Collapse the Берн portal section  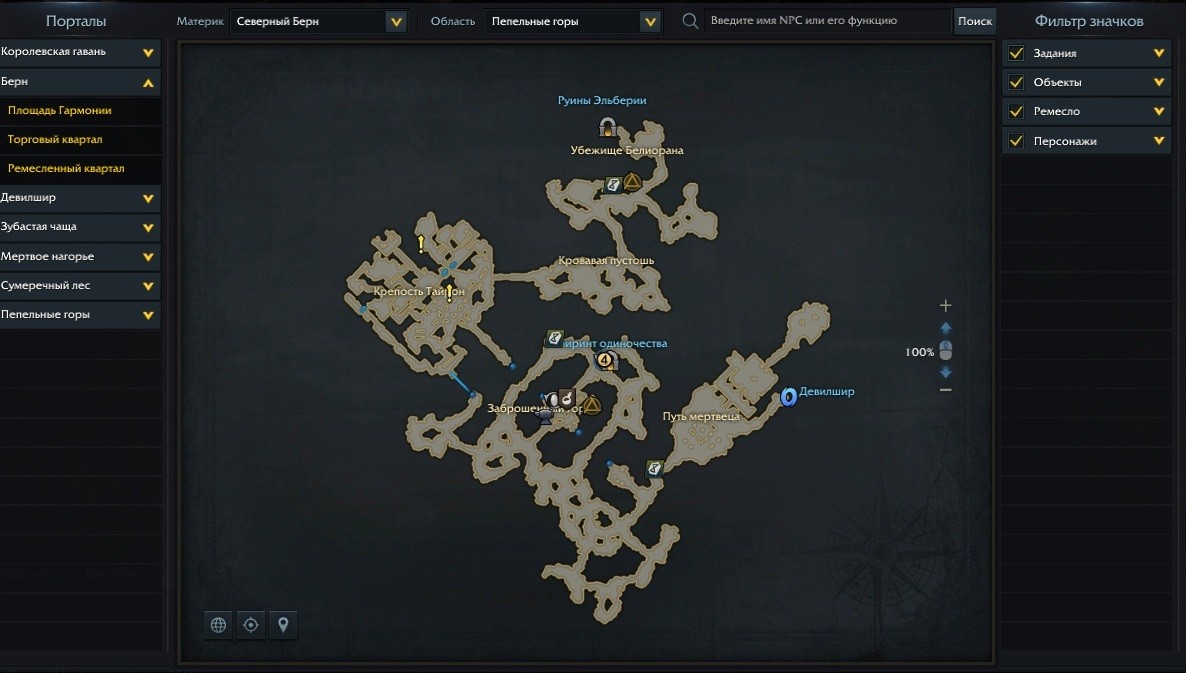click(148, 82)
